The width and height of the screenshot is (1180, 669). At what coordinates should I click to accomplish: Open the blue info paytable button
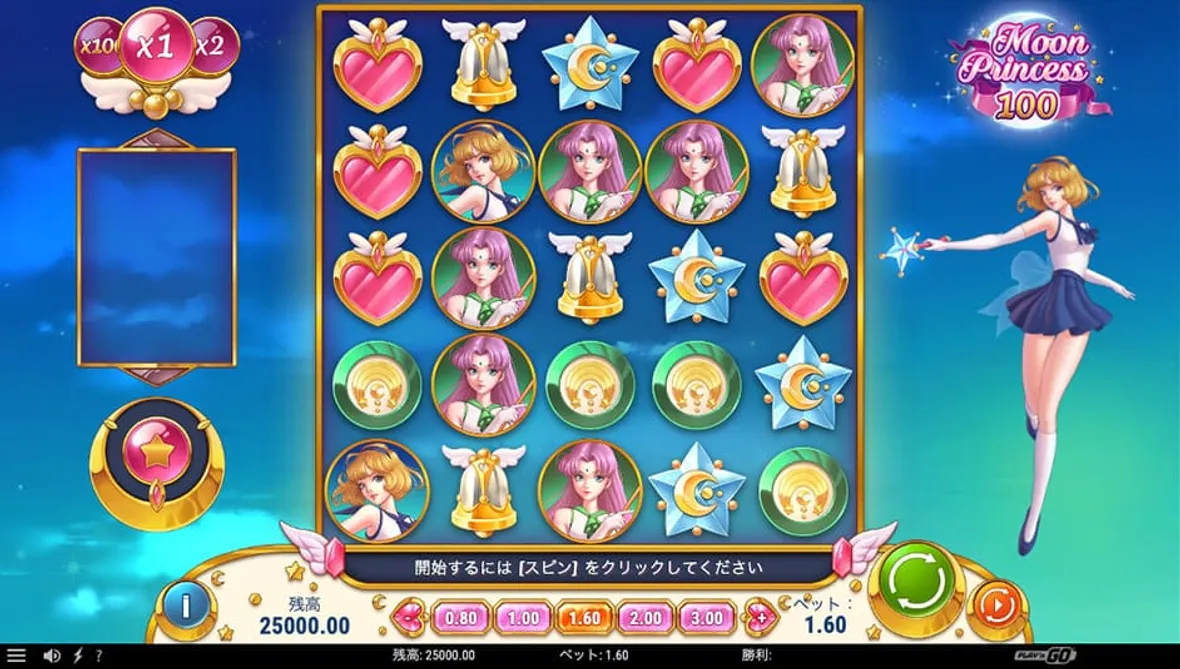[186, 605]
